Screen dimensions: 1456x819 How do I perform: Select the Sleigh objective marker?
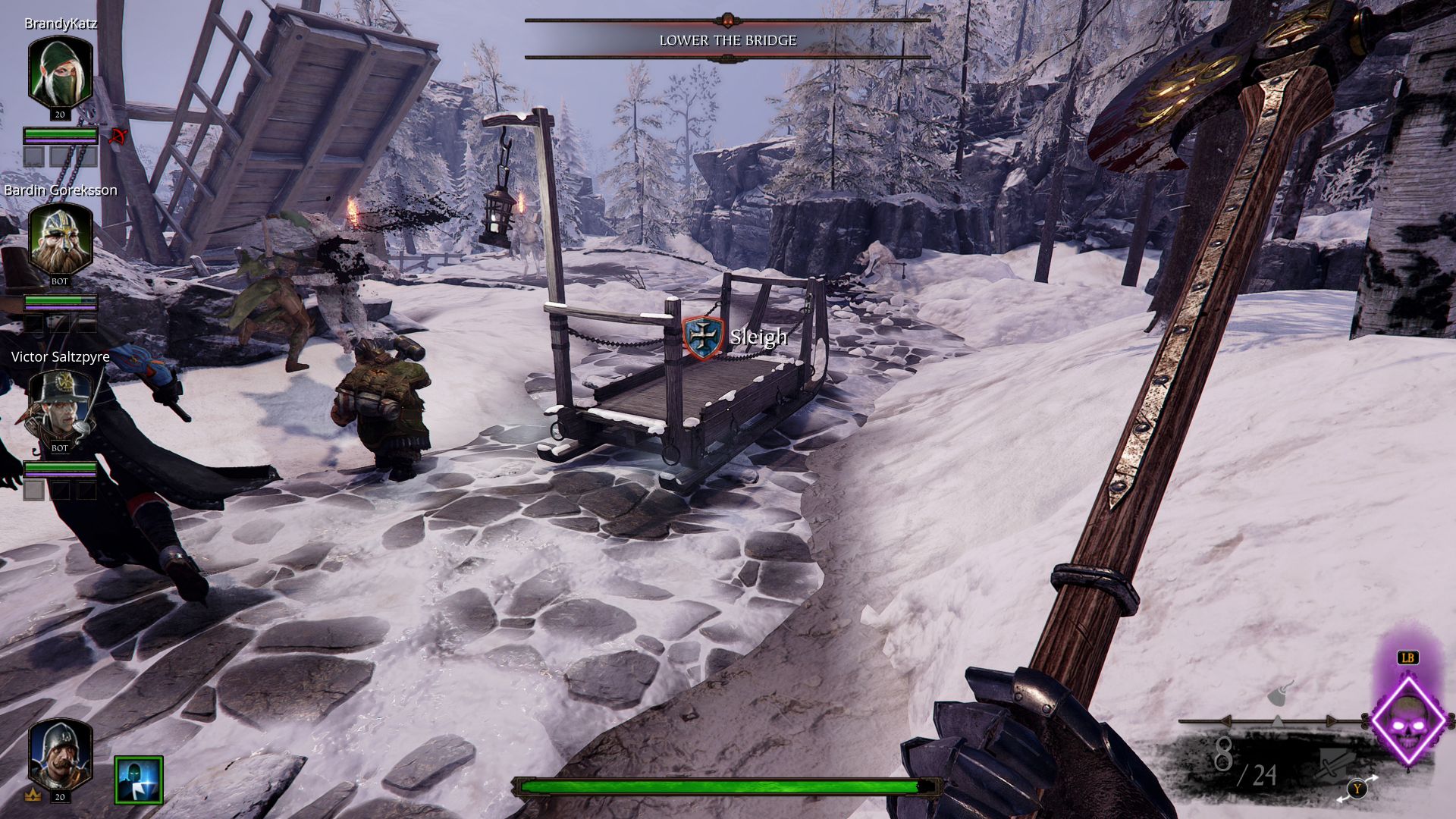(x=704, y=337)
